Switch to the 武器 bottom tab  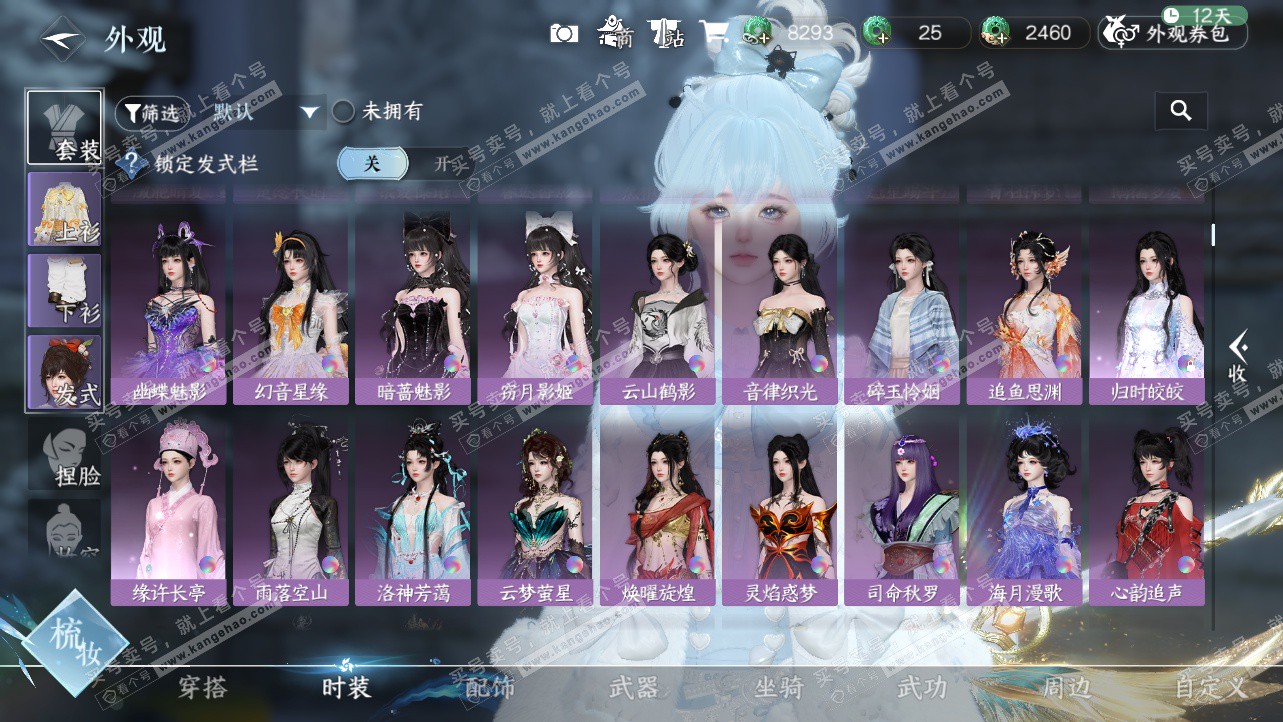[x=633, y=688]
